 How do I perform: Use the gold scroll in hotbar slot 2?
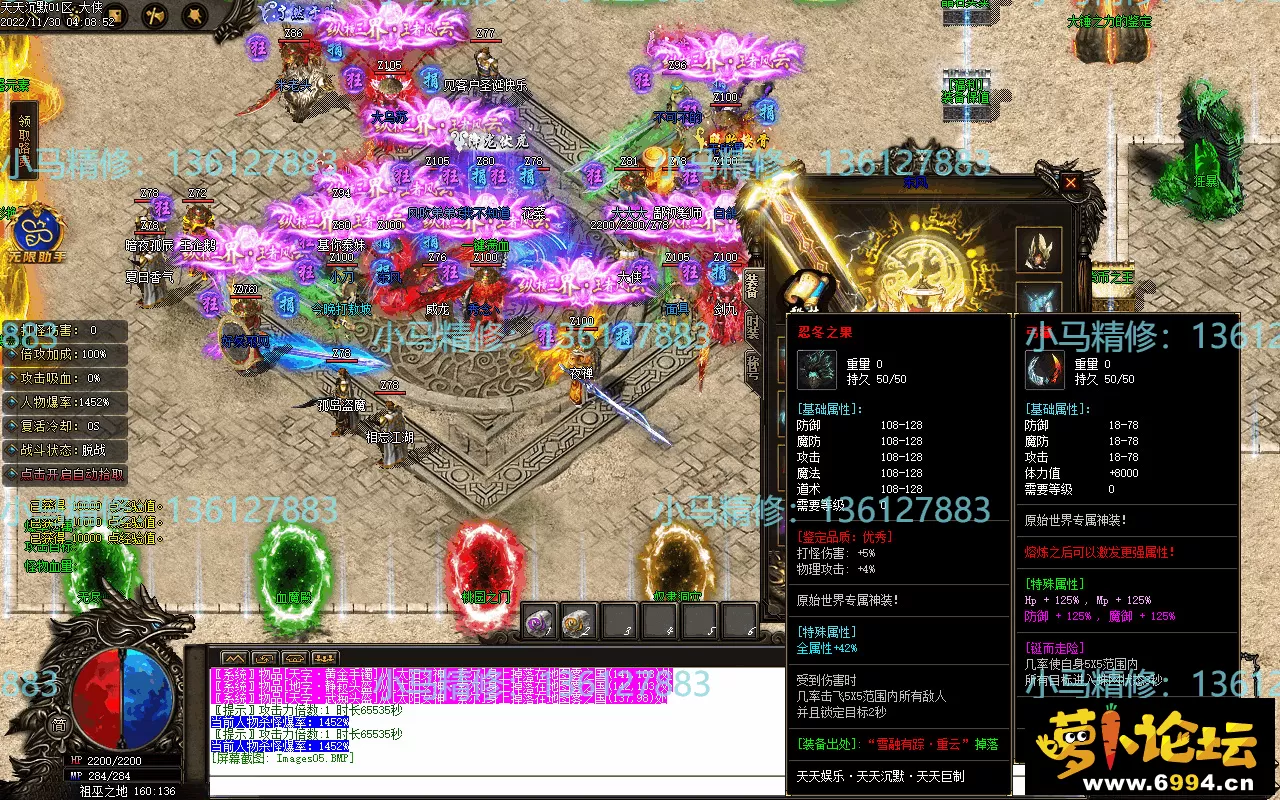(x=578, y=622)
